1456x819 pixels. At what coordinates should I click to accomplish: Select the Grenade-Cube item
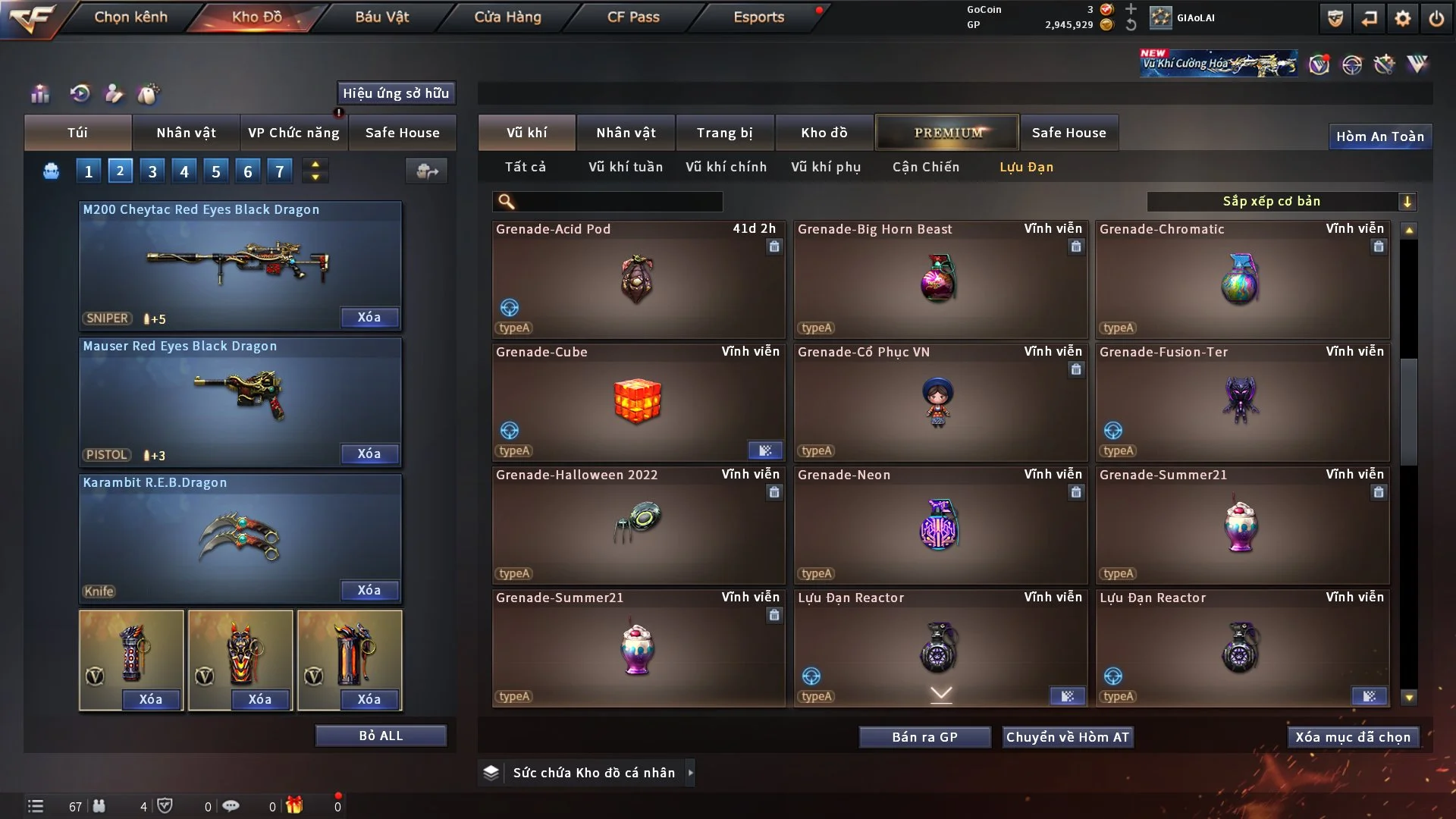637,402
